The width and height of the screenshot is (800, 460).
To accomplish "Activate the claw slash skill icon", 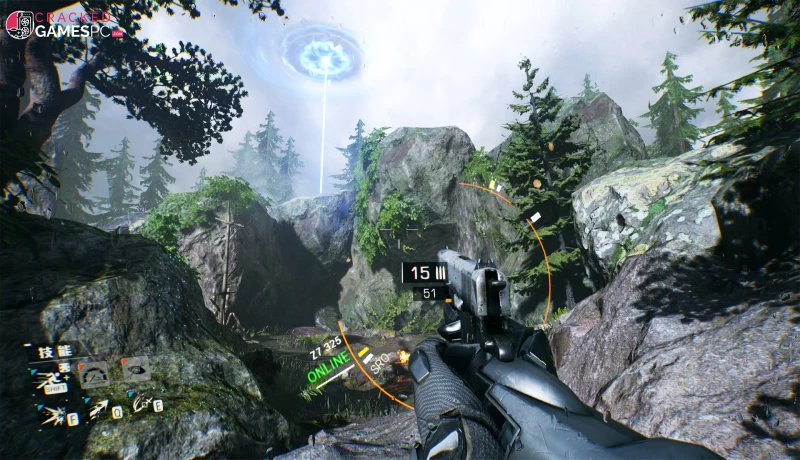I will click(x=142, y=405).
